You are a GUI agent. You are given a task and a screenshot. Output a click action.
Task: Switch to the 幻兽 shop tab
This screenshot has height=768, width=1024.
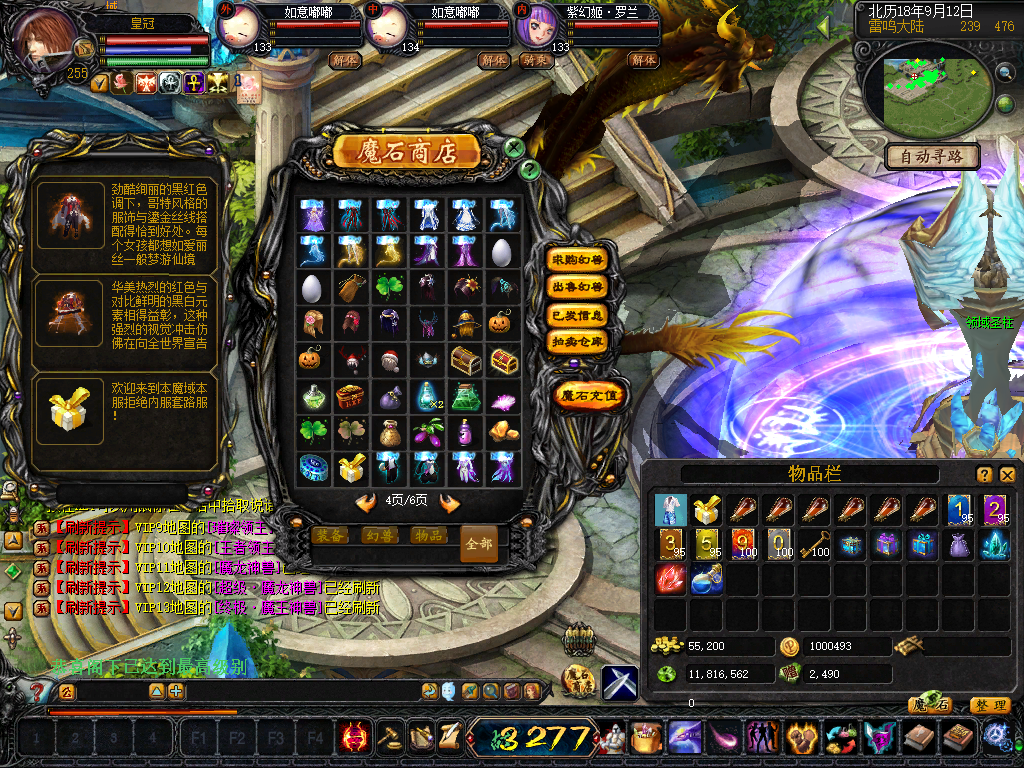(379, 535)
